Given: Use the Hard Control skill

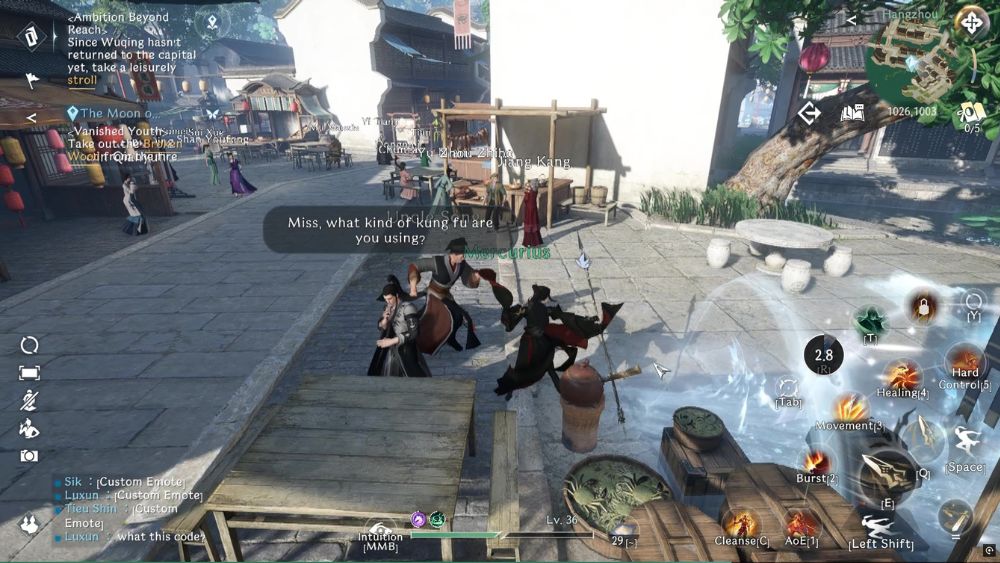Looking at the screenshot, I should click(x=966, y=361).
